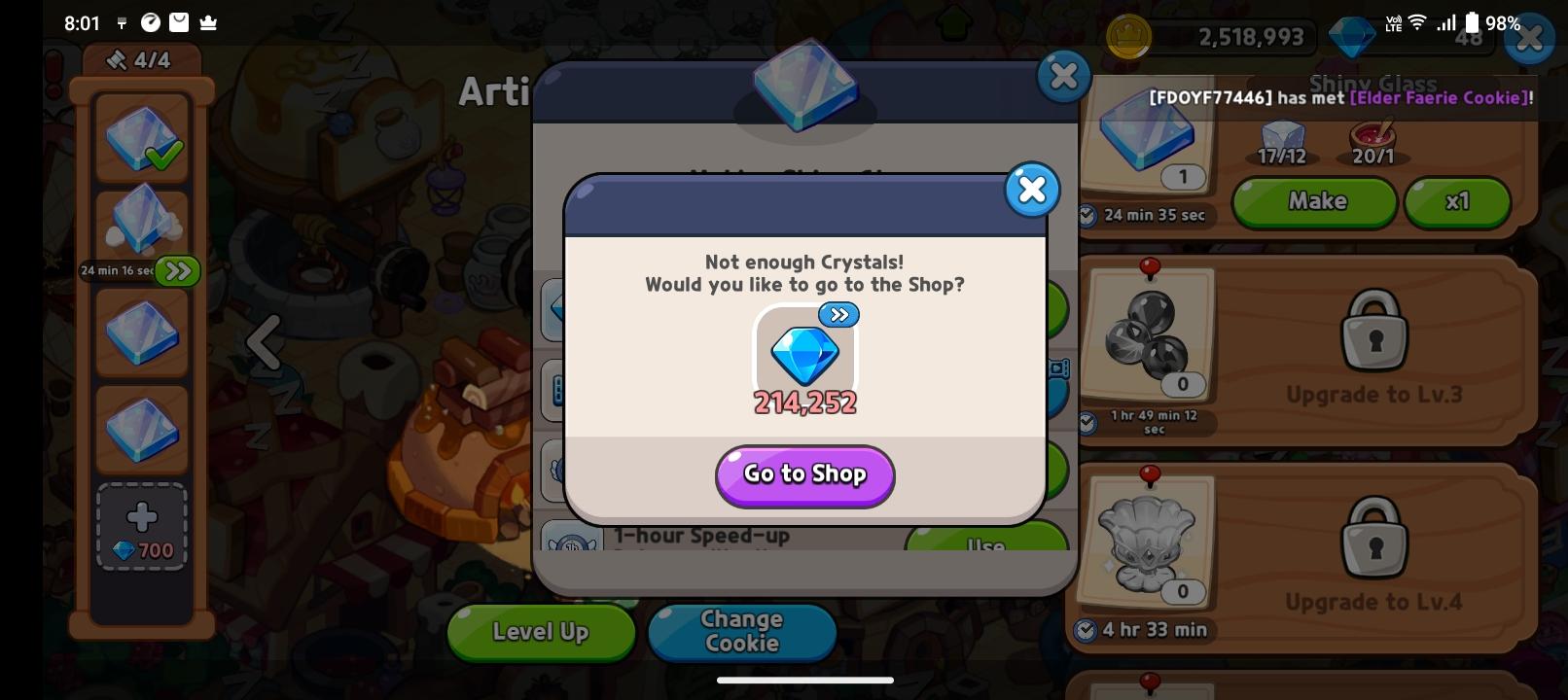Image resolution: width=1568 pixels, height=700 pixels.
Task: Tap the crystal icon in the dialog
Action: tap(804, 359)
